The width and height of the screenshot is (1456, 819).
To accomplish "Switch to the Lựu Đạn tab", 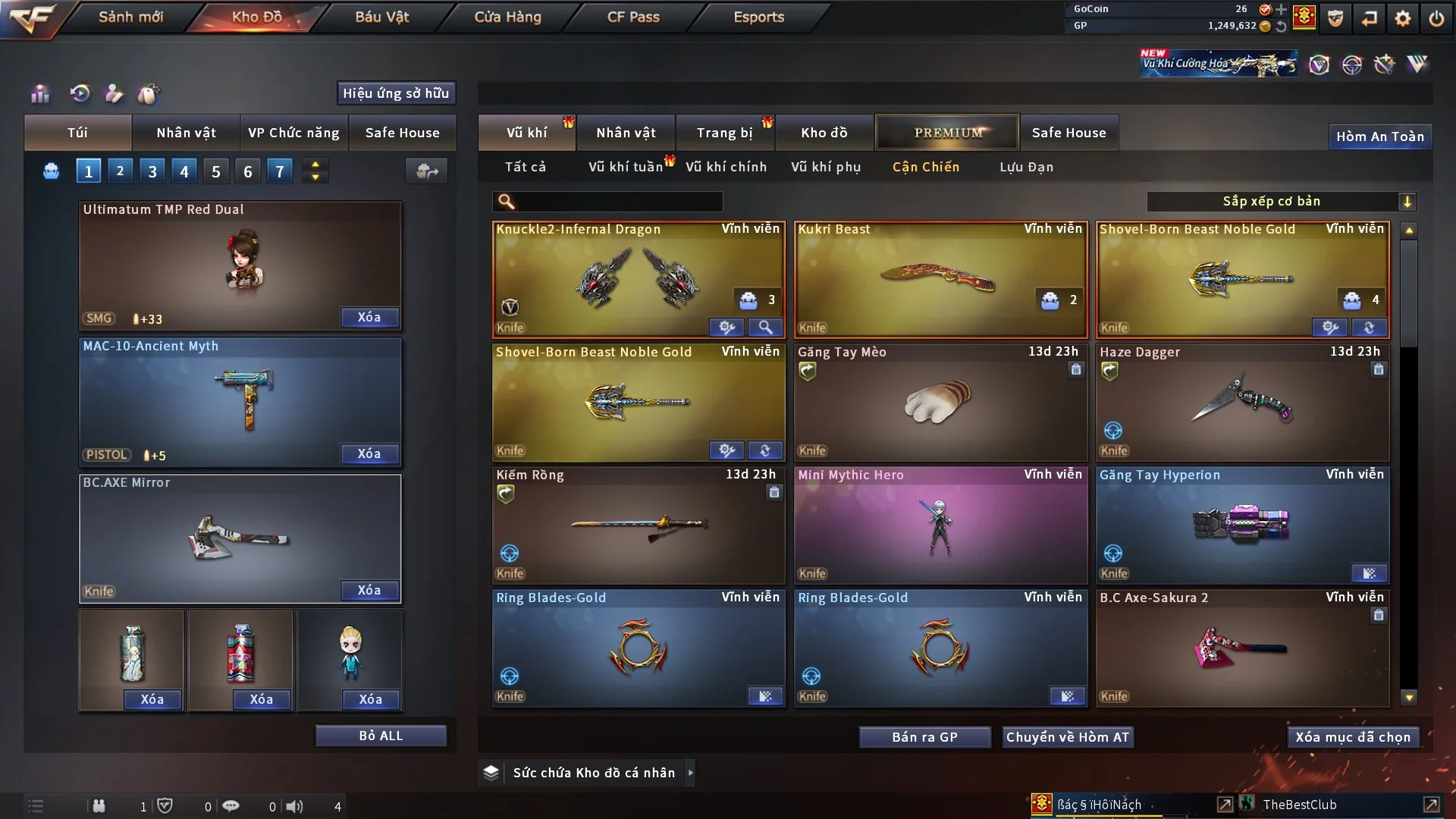I will coord(1025,167).
